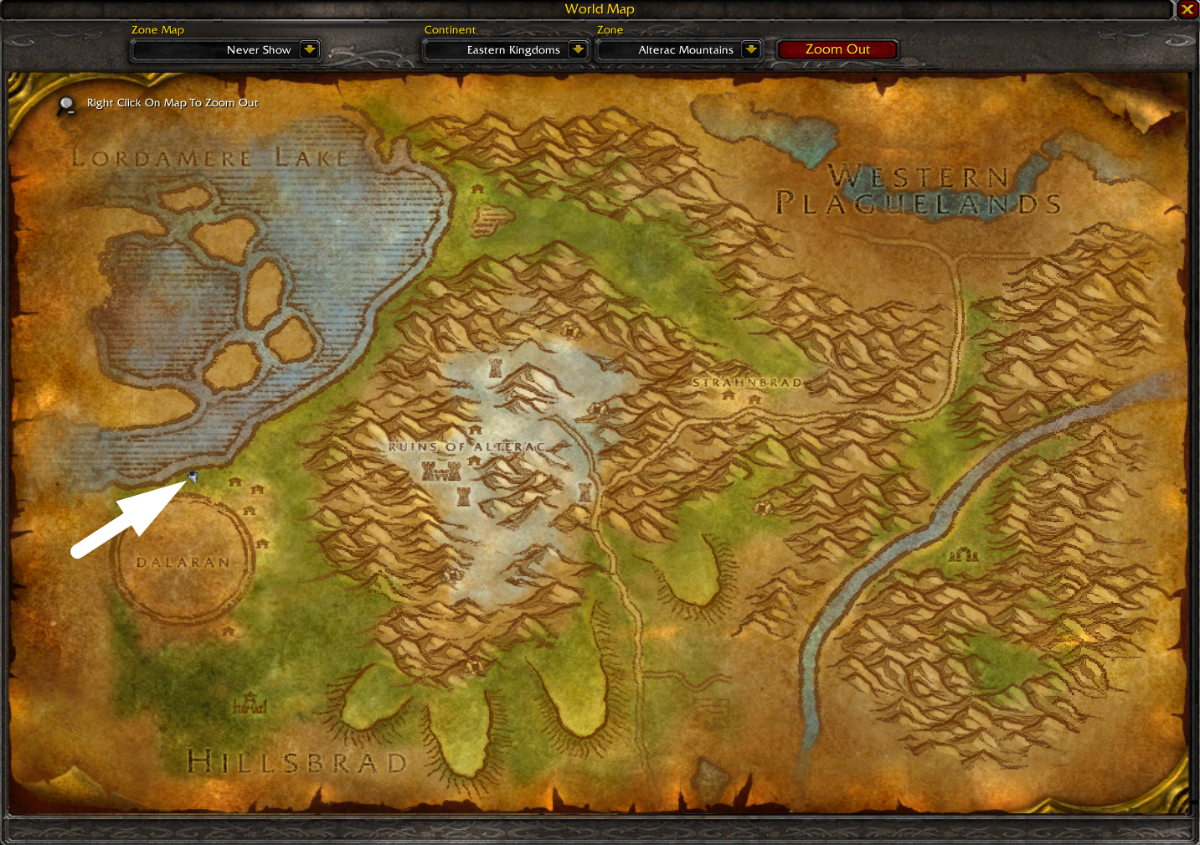Open the Zone Map dropdown
The width and height of the screenshot is (1200, 845).
[x=309, y=50]
